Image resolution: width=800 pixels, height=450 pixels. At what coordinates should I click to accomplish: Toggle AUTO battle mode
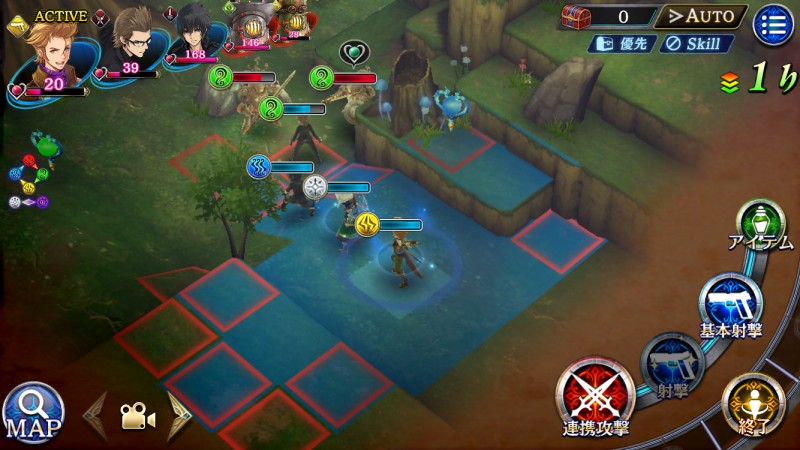tap(701, 16)
